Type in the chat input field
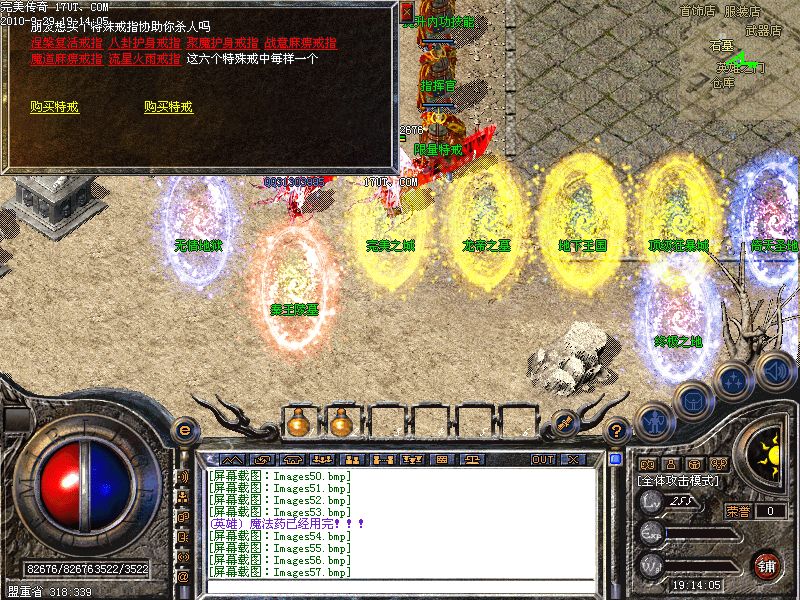This screenshot has height=600, width=800. (400, 587)
